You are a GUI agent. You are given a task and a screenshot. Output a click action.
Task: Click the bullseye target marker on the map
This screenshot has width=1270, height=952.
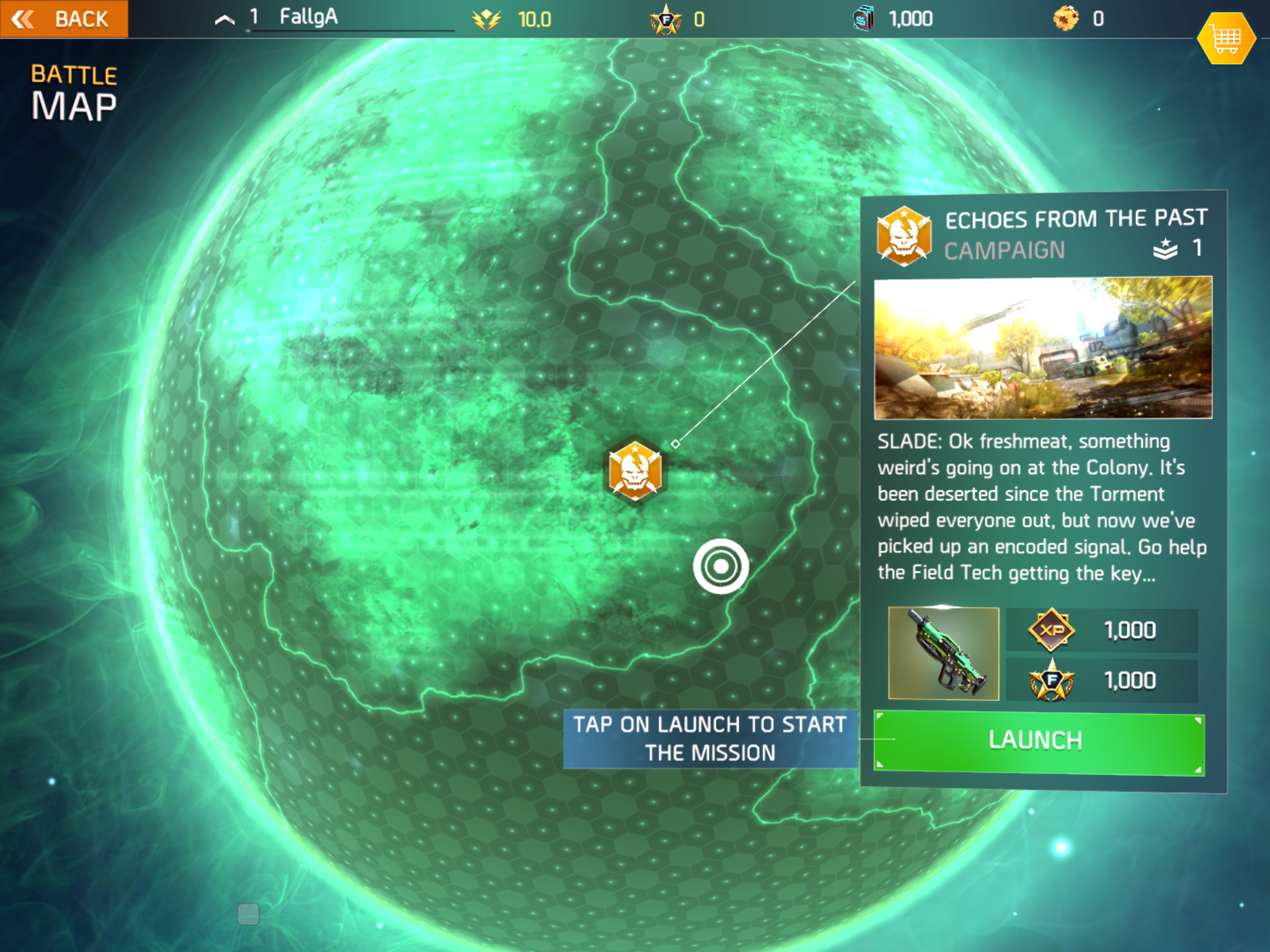pos(721,566)
